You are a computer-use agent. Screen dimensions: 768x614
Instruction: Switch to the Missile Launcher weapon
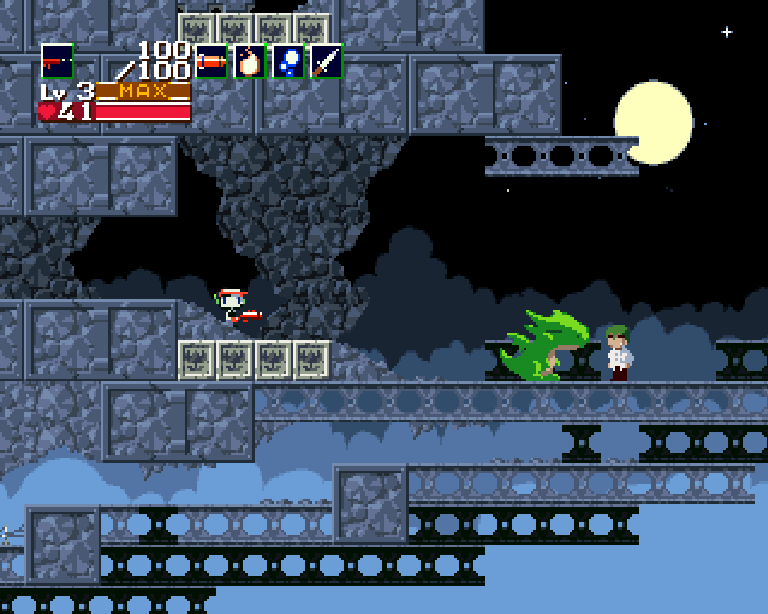click(210, 61)
